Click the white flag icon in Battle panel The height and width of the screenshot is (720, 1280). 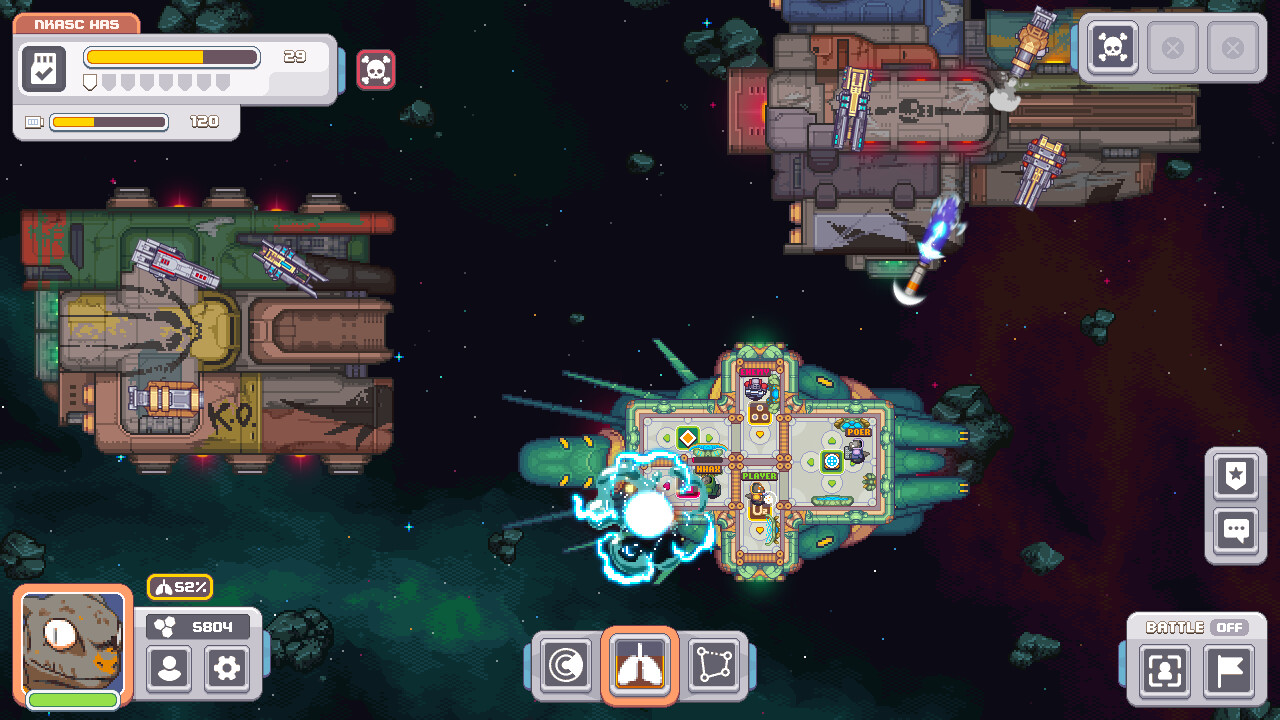click(x=1227, y=672)
